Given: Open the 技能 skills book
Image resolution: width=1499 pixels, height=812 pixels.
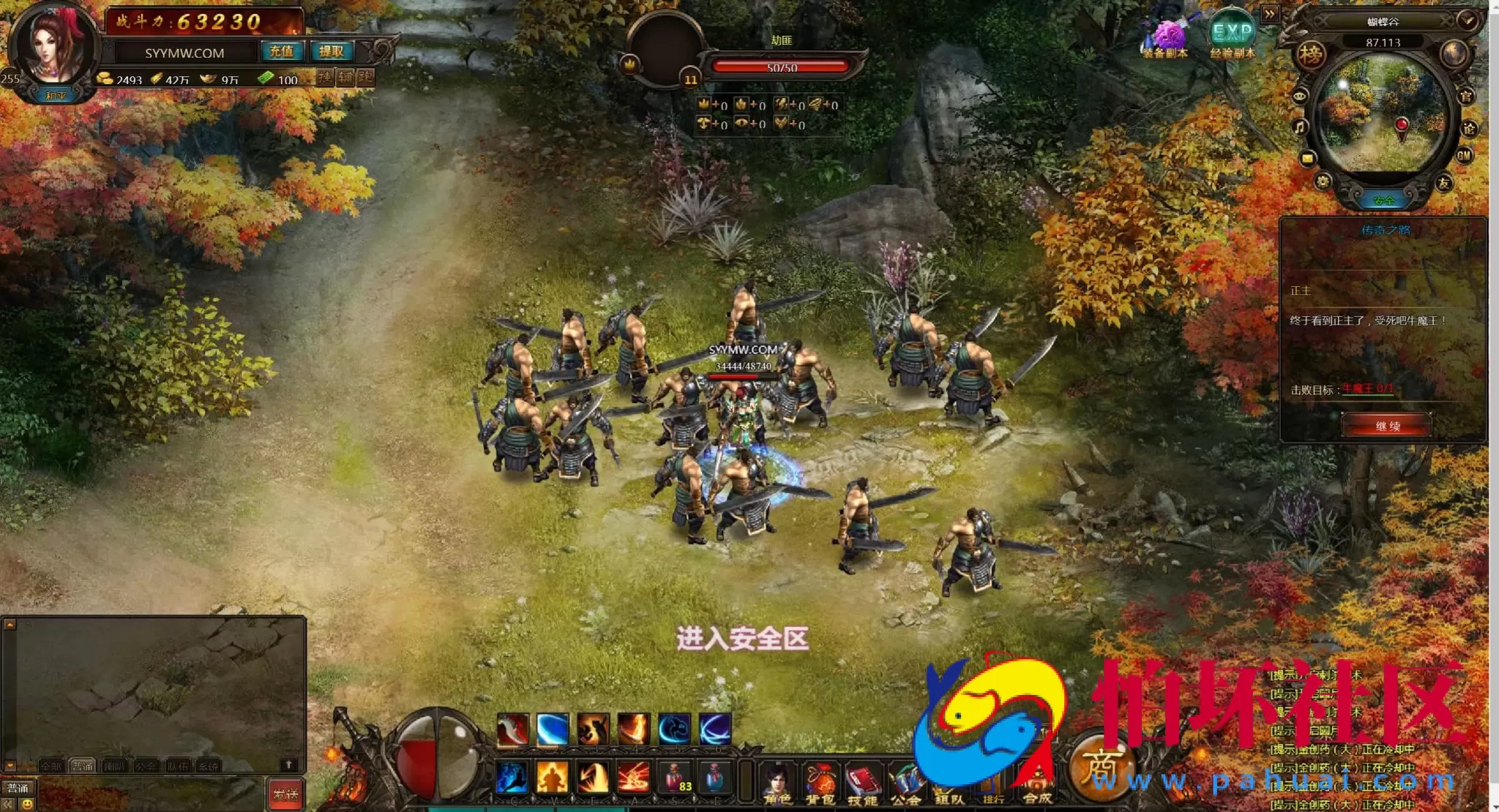Looking at the screenshot, I should [x=862, y=783].
